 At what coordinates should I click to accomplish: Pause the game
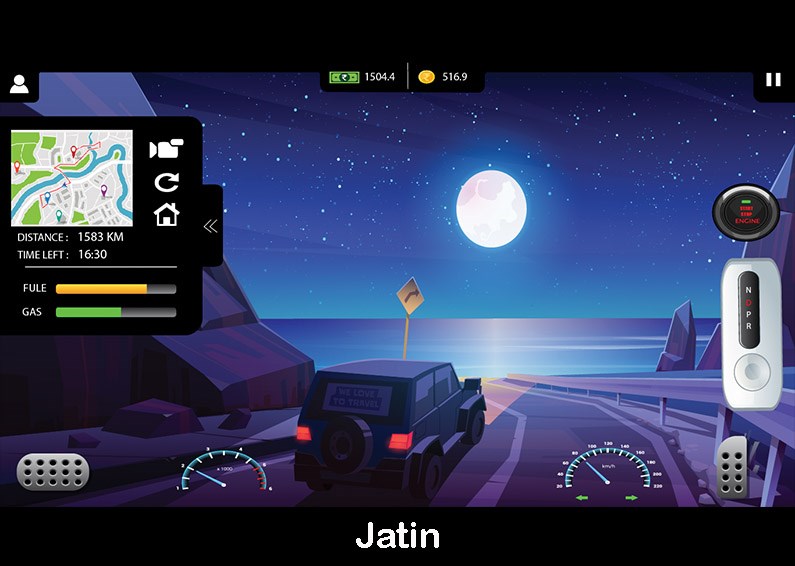[x=773, y=80]
